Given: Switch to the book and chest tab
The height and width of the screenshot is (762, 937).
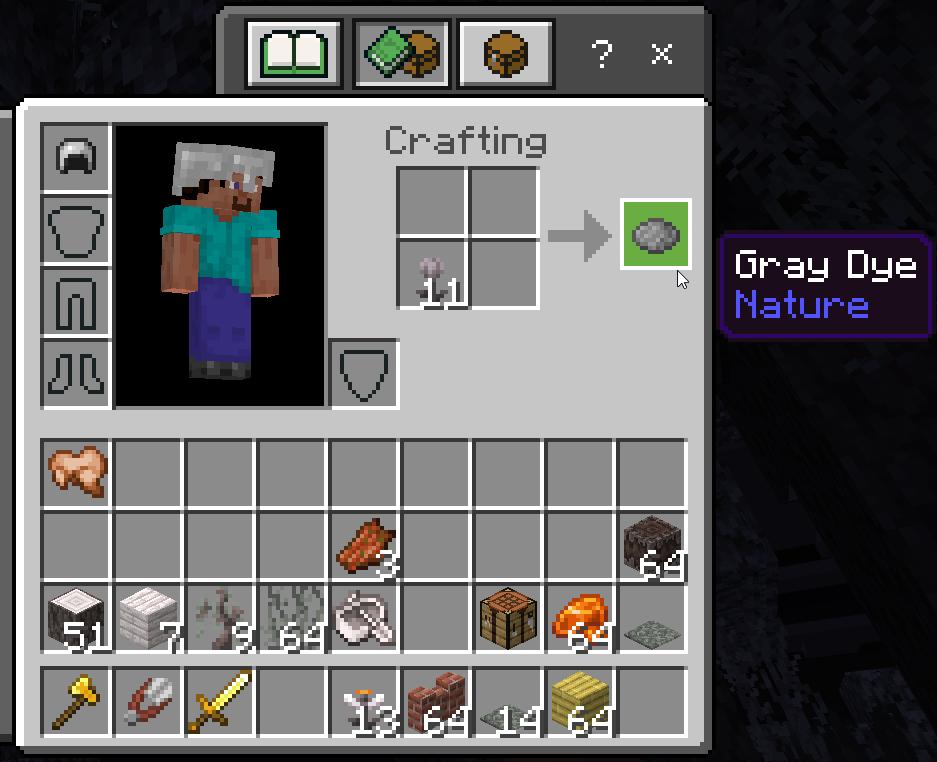Looking at the screenshot, I should coord(401,54).
